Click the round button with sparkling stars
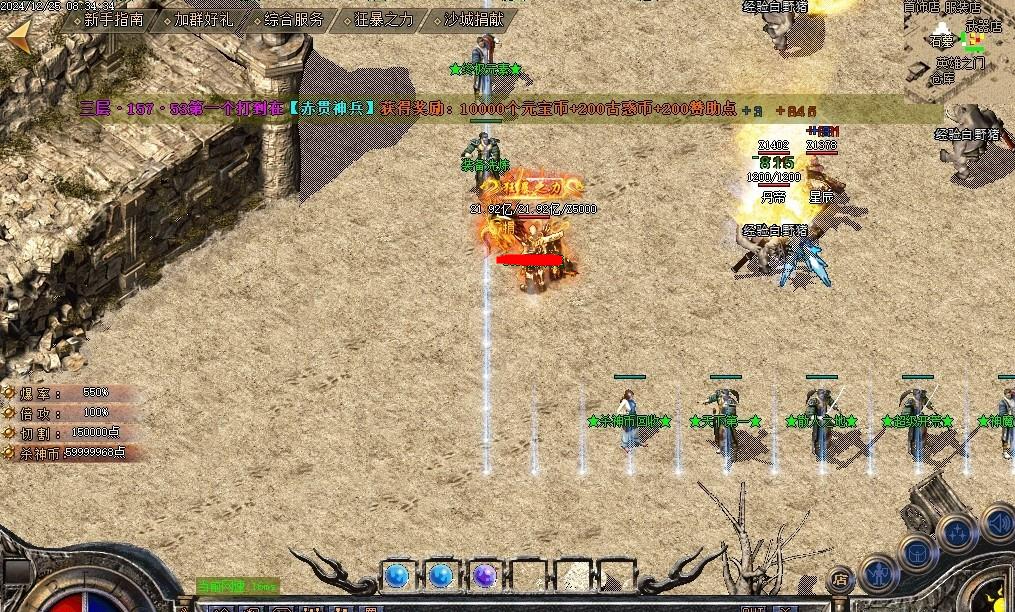This screenshot has width=1015, height=612. (956, 531)
